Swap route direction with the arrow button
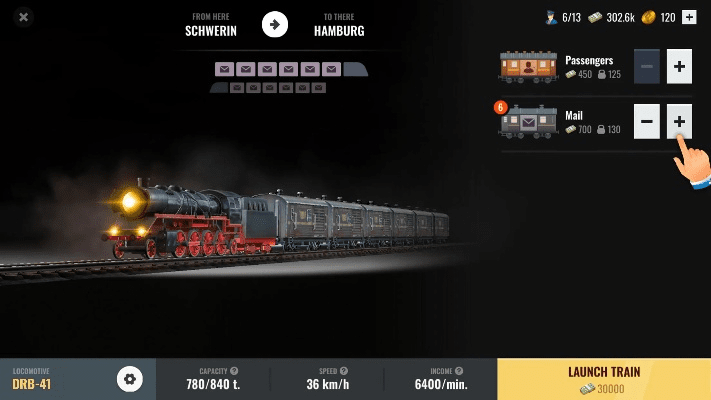The image size is (711, 400). 275,24
